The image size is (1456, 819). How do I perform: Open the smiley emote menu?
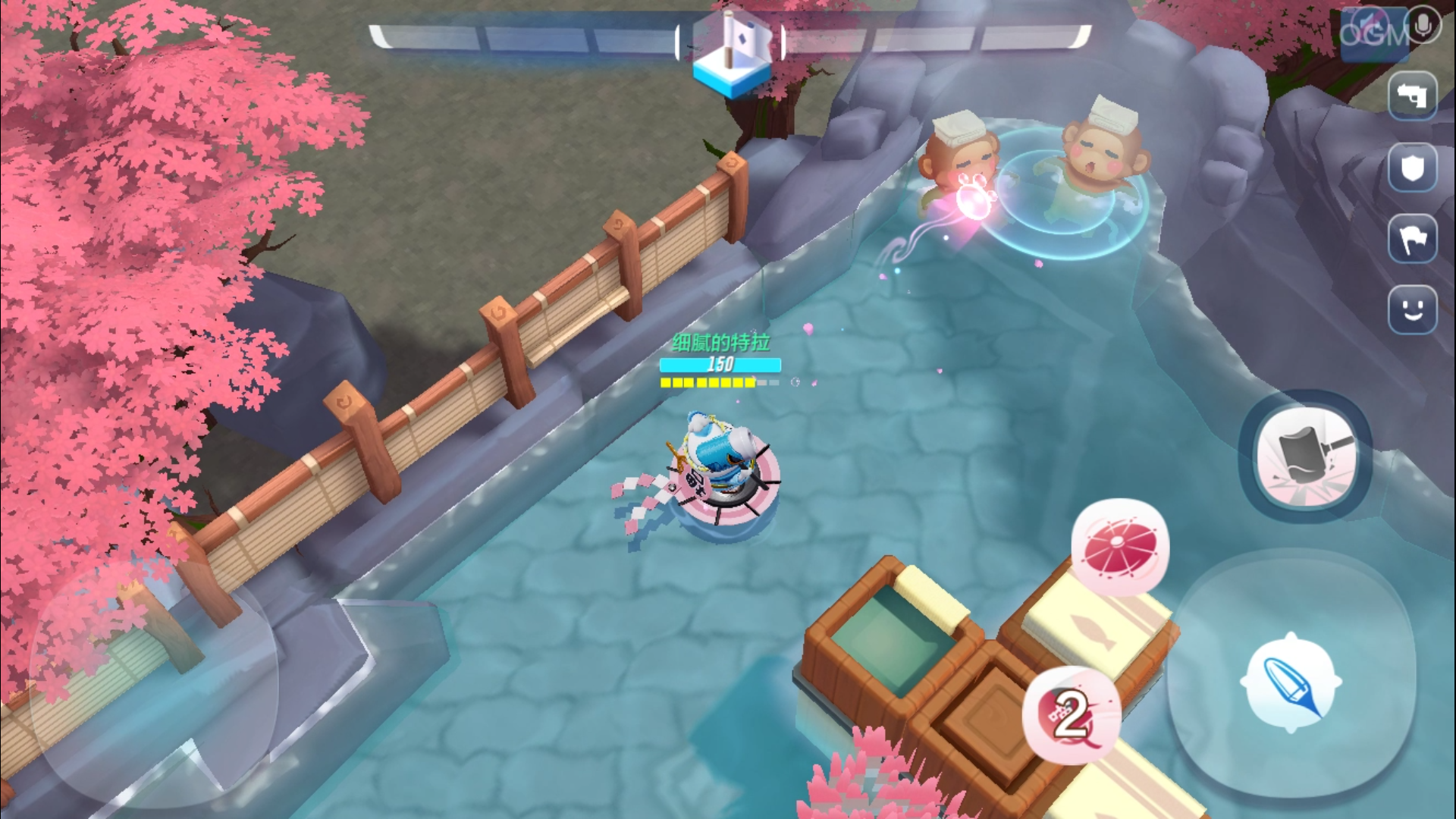click(x=1412, y=309)
